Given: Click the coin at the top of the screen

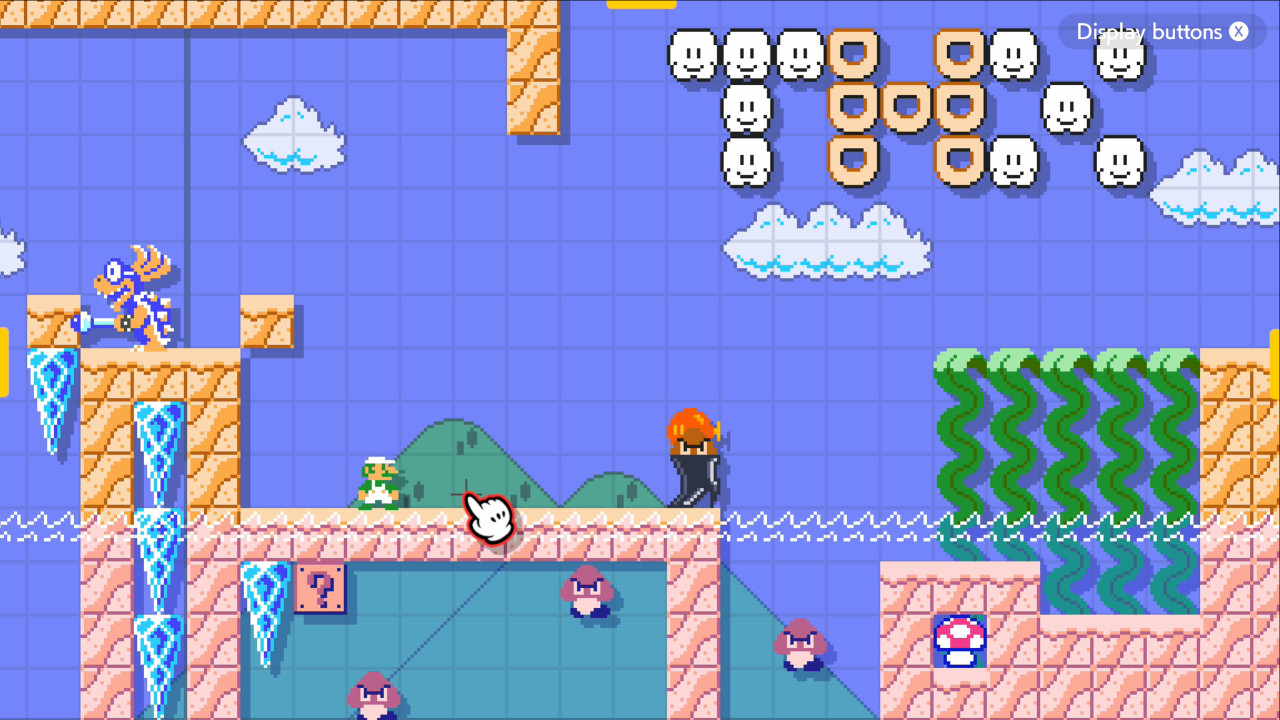Looking at the screenshot, I should pyautogui.click(x=640, y=5).
